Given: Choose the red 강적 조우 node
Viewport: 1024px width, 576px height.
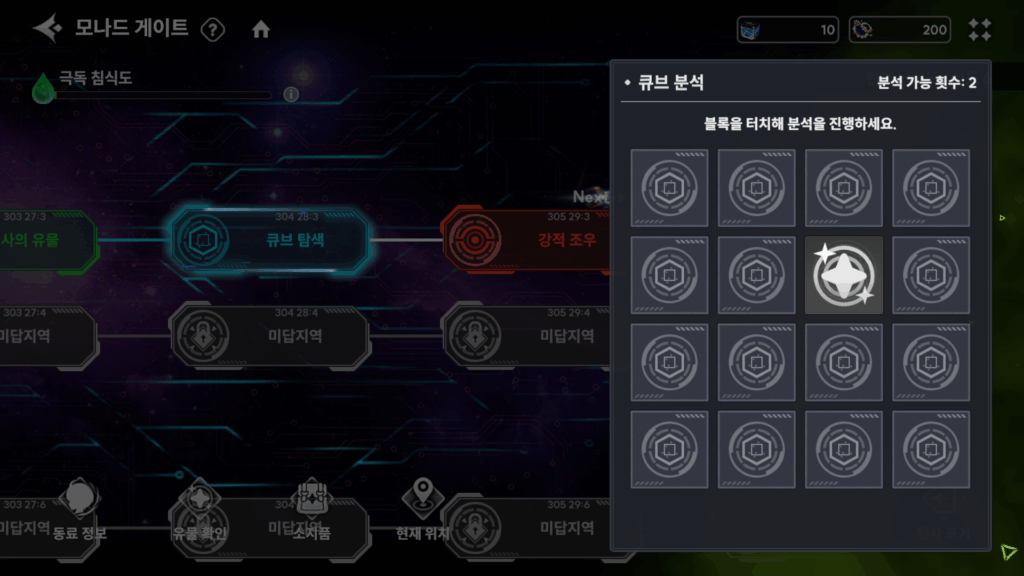Looking at the screenshot, I should [528, 240].
